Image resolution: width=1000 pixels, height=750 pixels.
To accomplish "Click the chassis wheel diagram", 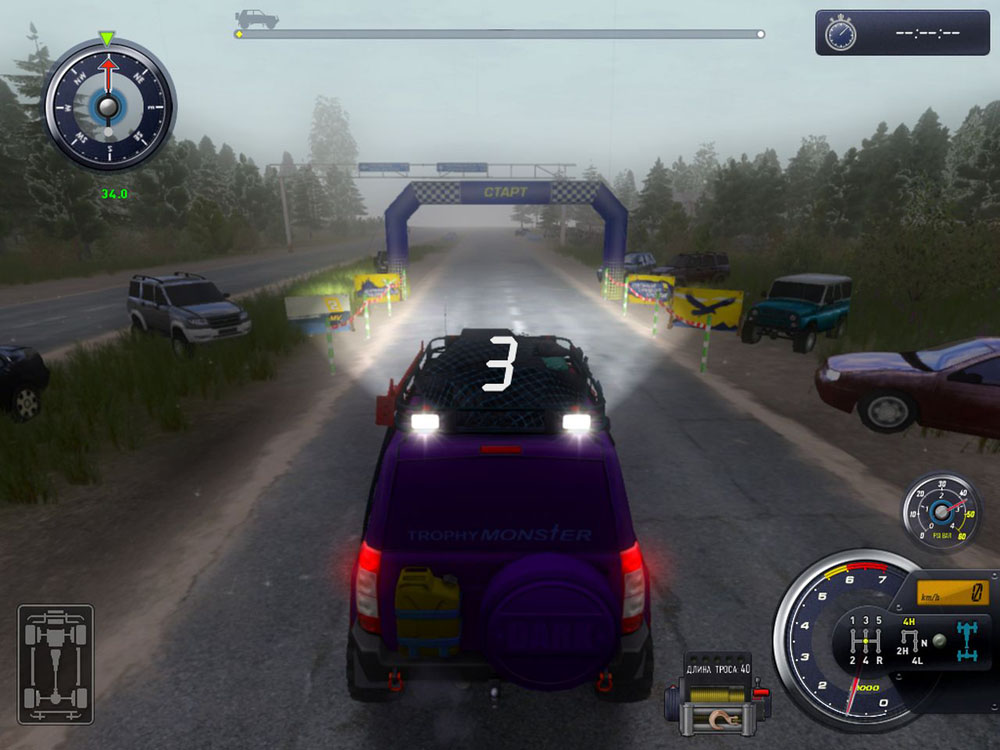I will 55,664.
